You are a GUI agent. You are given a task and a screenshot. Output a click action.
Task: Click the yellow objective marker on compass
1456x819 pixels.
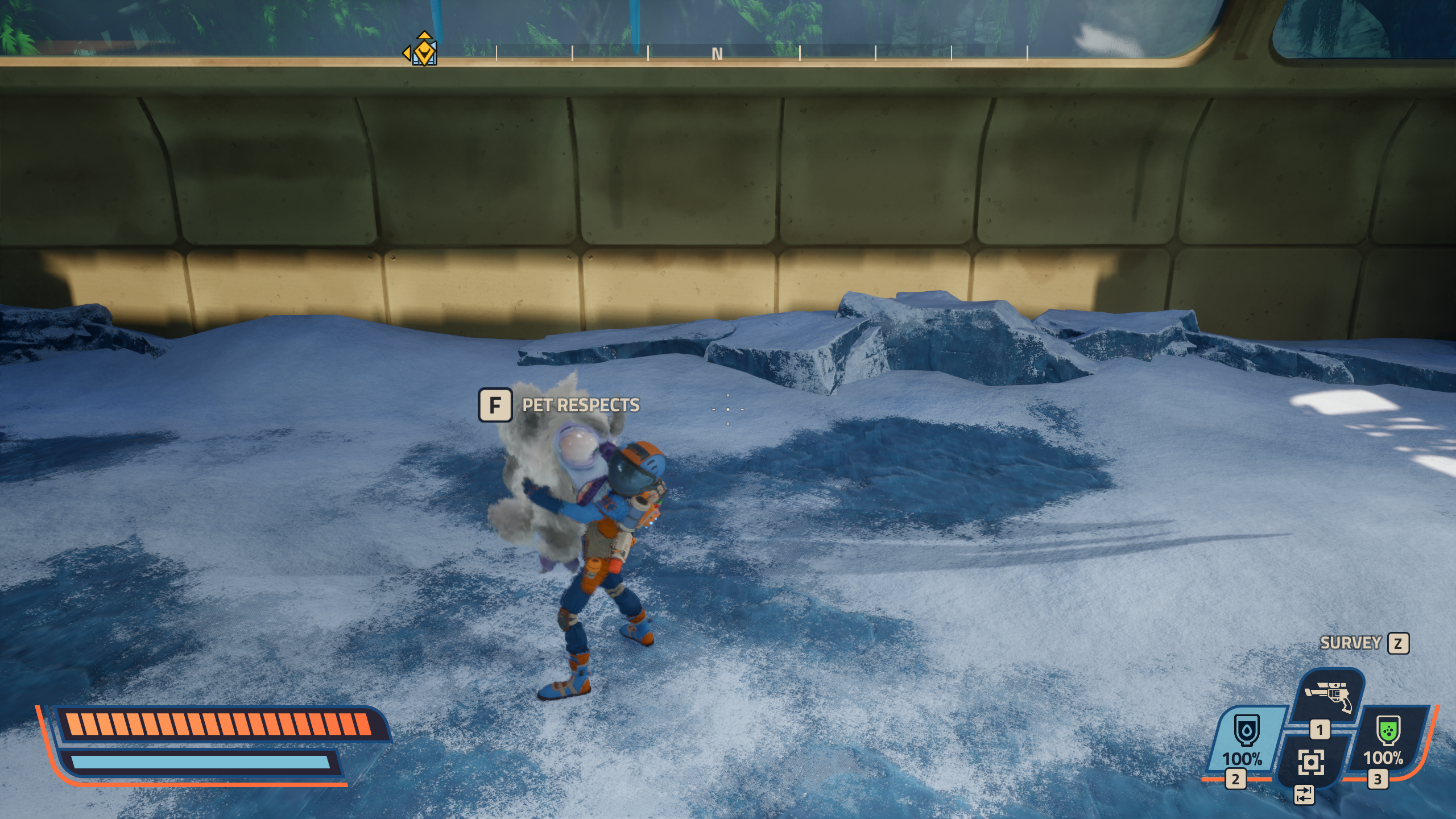click(424, 51)
